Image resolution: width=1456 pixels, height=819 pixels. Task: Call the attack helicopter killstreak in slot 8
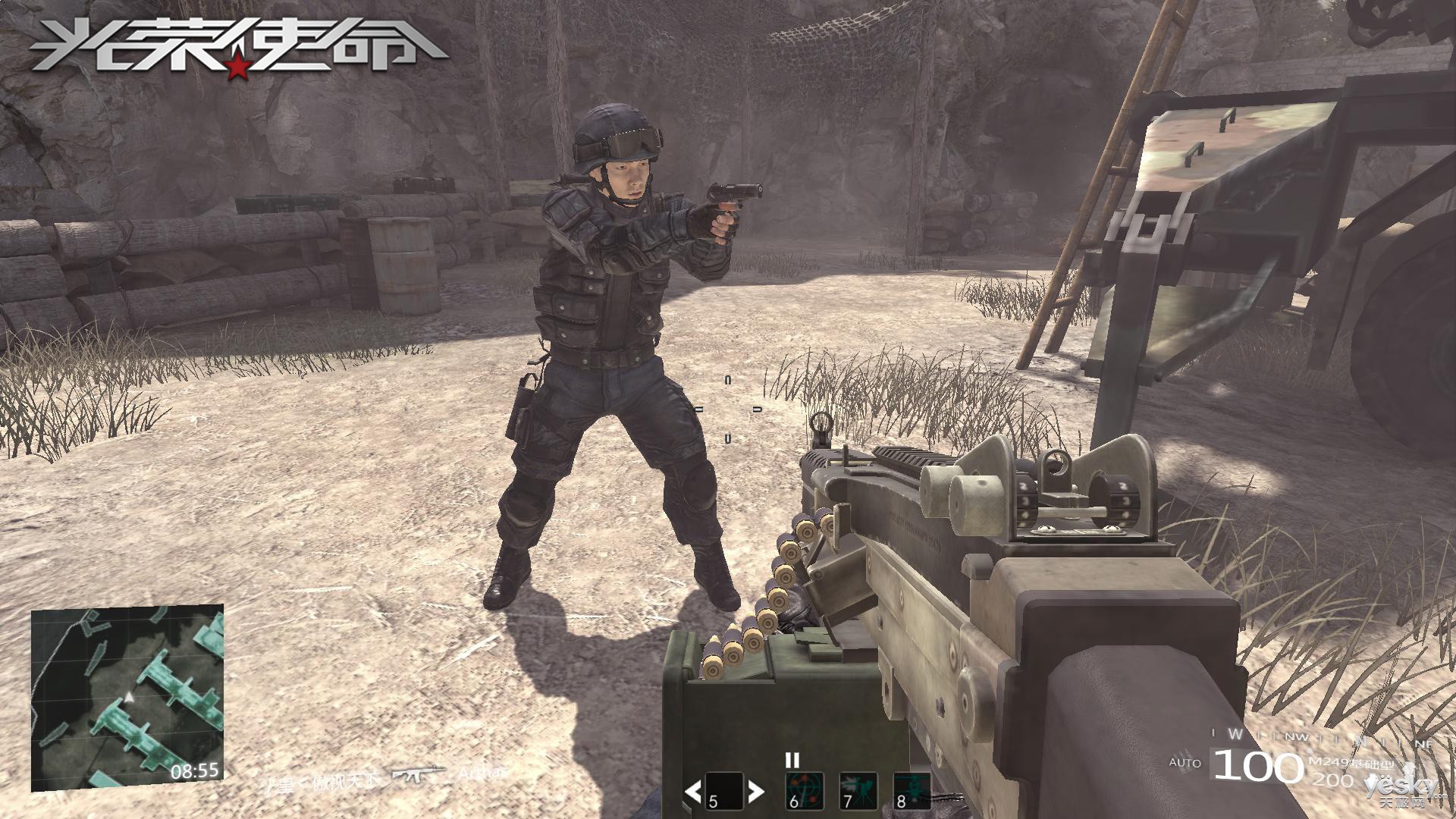pyautogui.click(x=912, y=792)
